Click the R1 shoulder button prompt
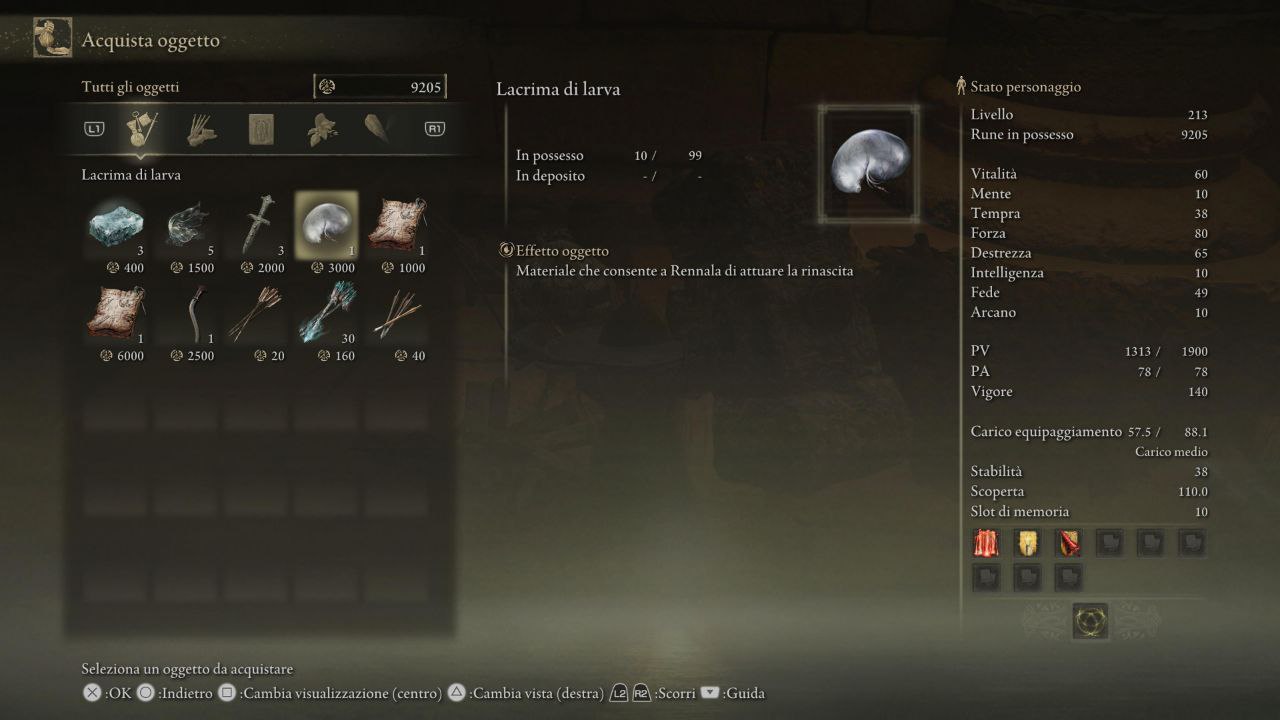 tap(433, 129)
